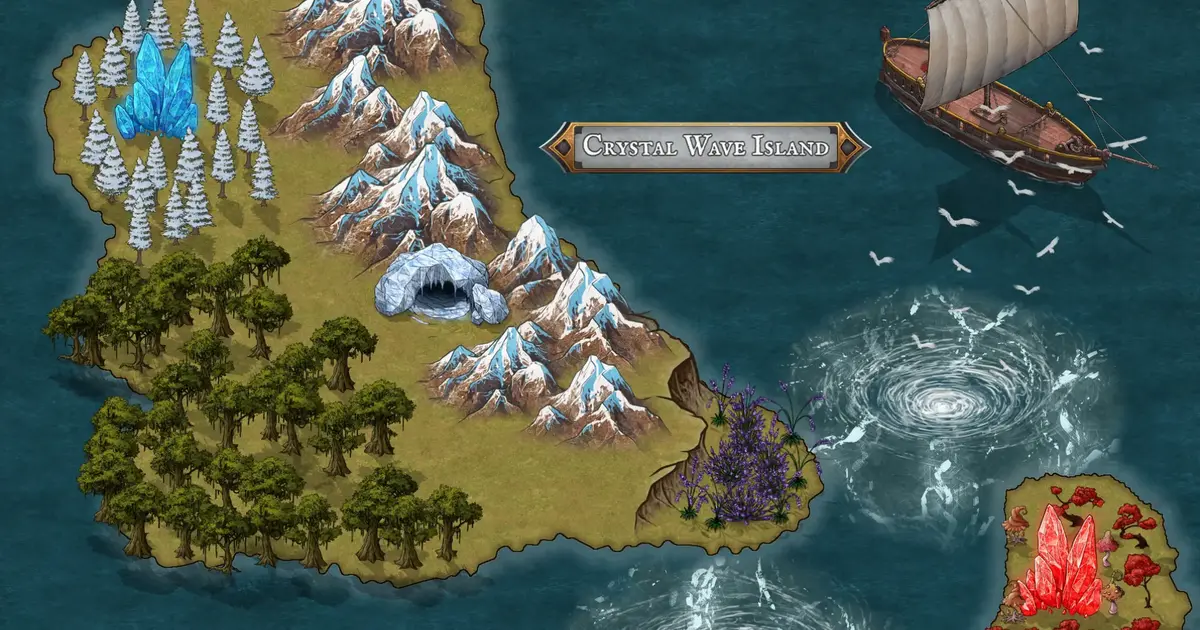Image resolution: width=1200 pixels, height=630 pixels.
Task: Select the Crystal Wave Island name banner
Action: tap(705, 147)
